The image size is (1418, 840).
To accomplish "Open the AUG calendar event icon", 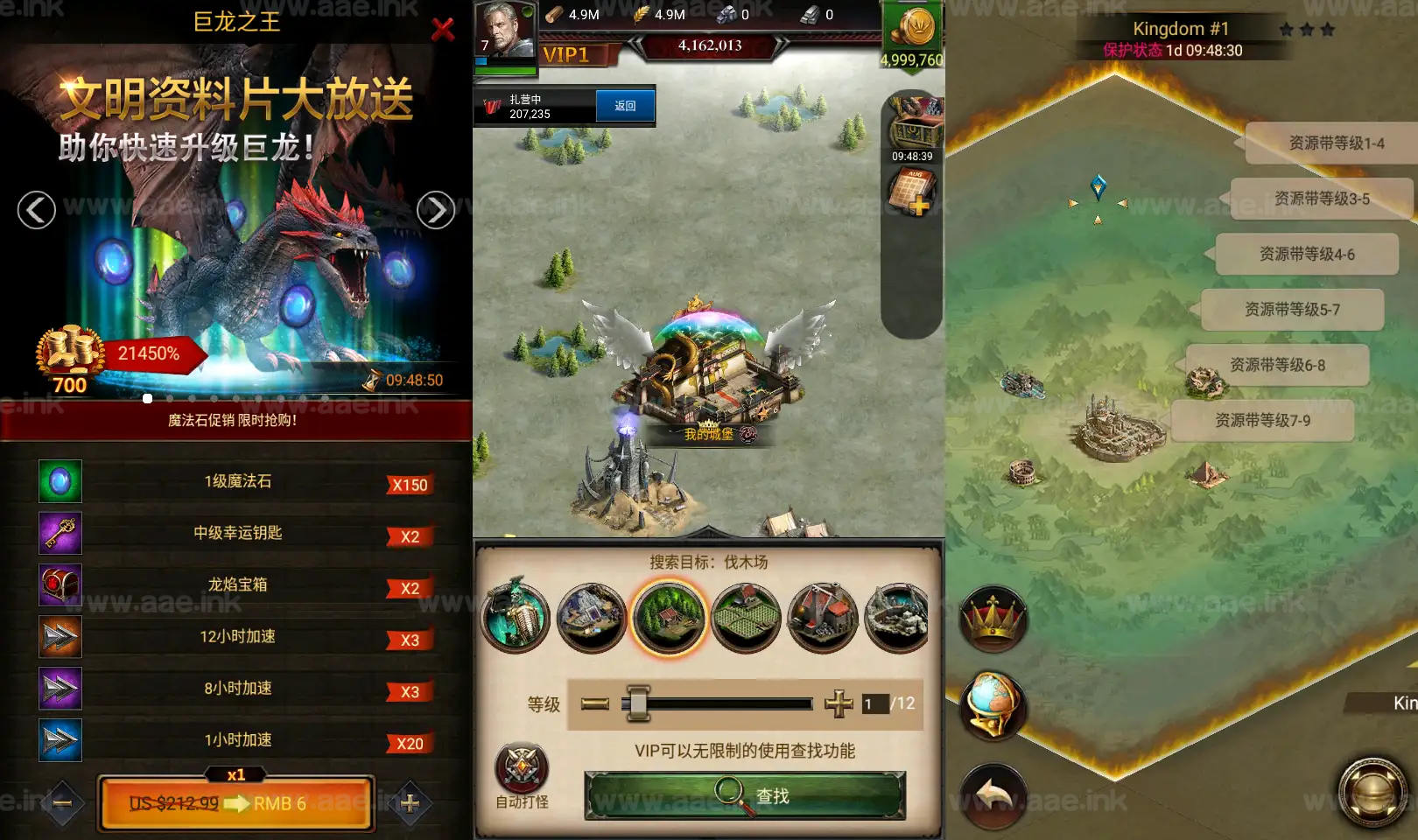I will click(x=913, y=188).
